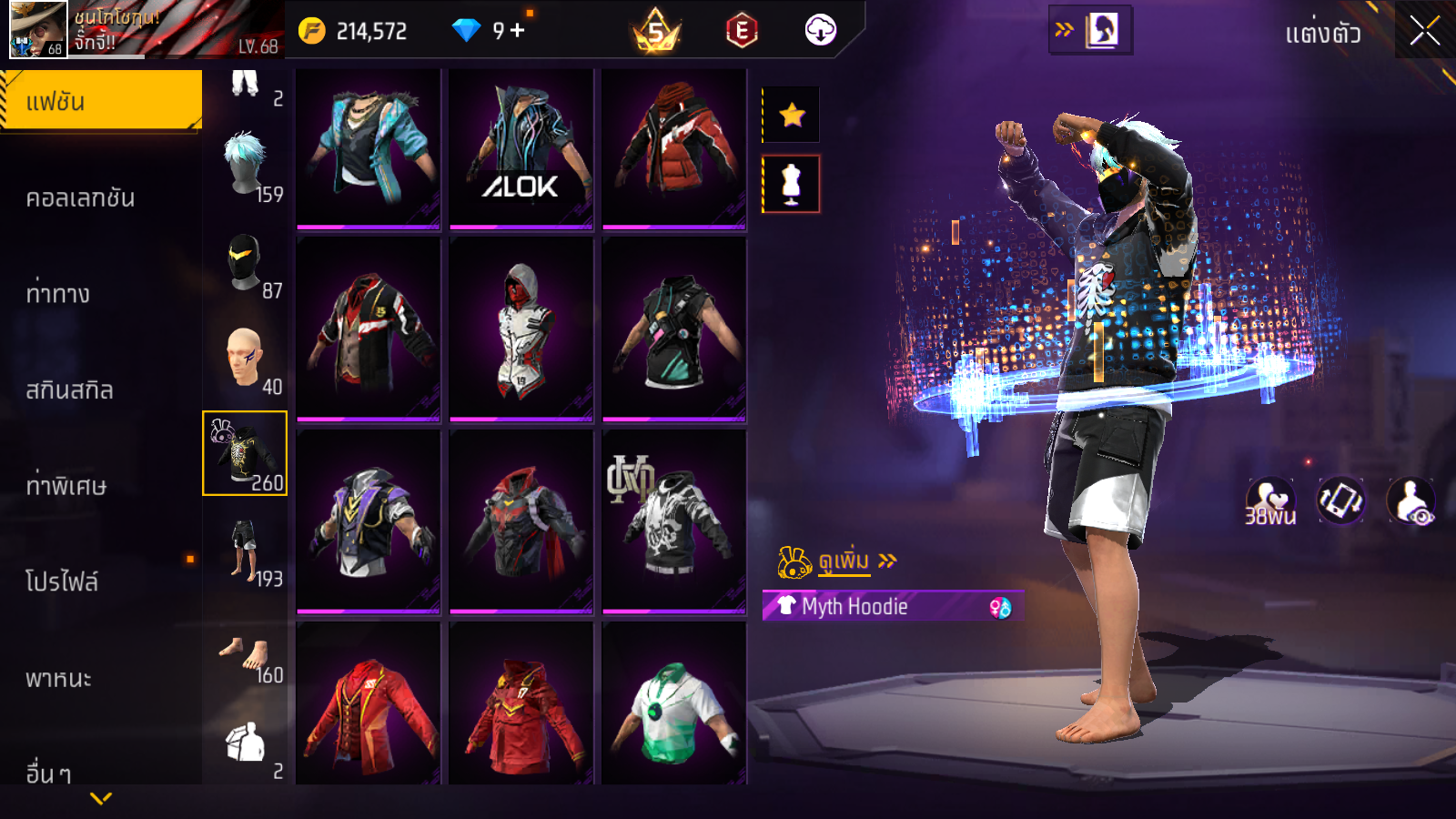Screen dimensions: 1456x819
Task: Go to the โปรไฟล์ (Profile) tab
Action: click(x=62, y=581)
